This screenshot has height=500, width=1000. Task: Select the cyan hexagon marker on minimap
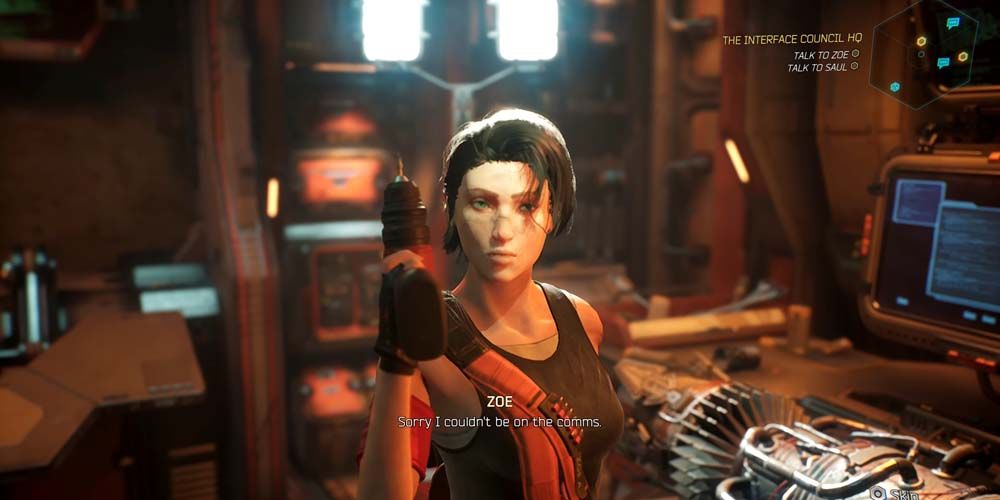pyautogui.click(x=895, y=87)
